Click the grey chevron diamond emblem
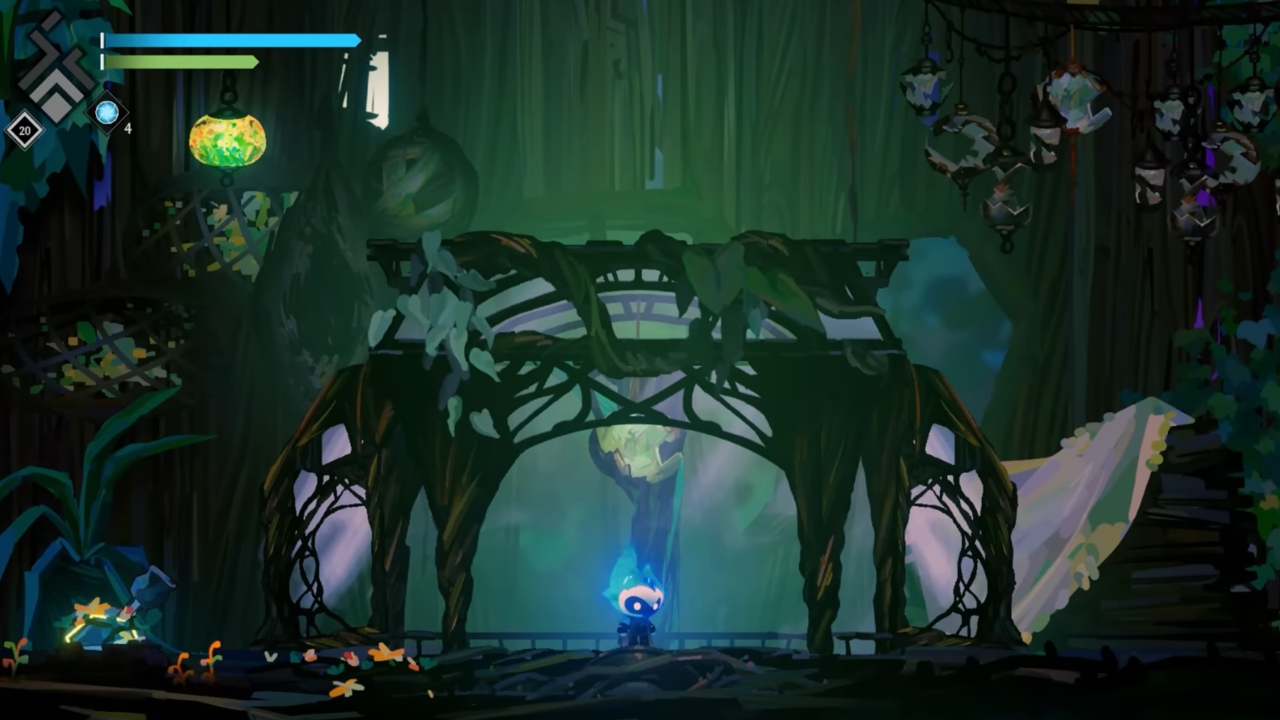This screenshot has width=1280, height=720. click(56, 68)
